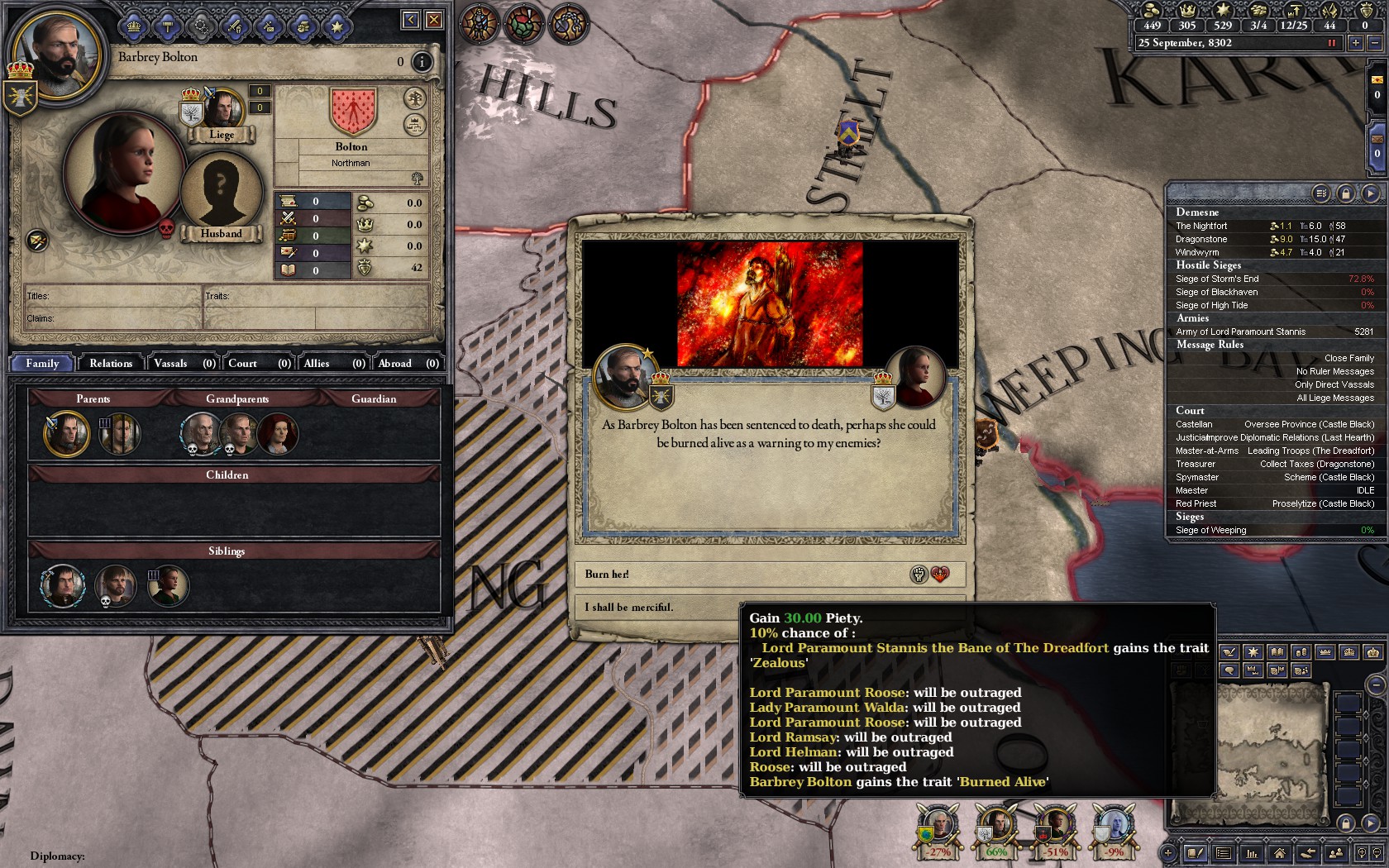
Task: Click the character info button
Action: coord(422,61)
